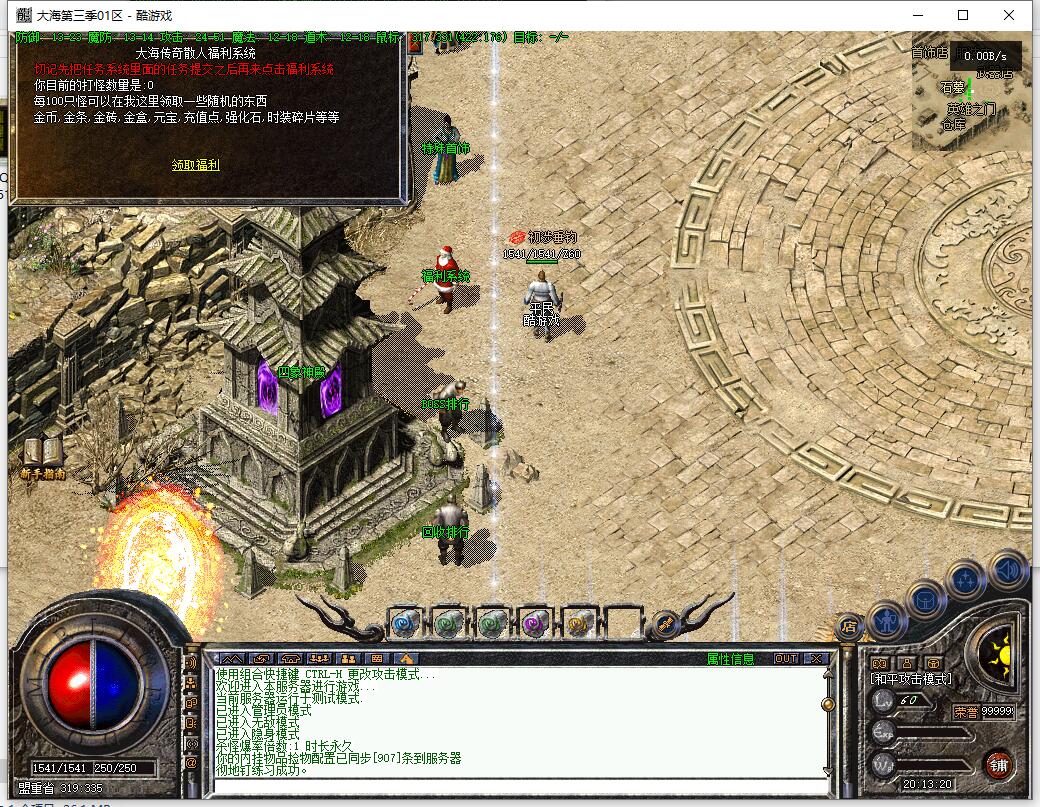The image size is (1040, 807).
Task: Toggle sound with the speaker icon
Action: point(1008,568)
